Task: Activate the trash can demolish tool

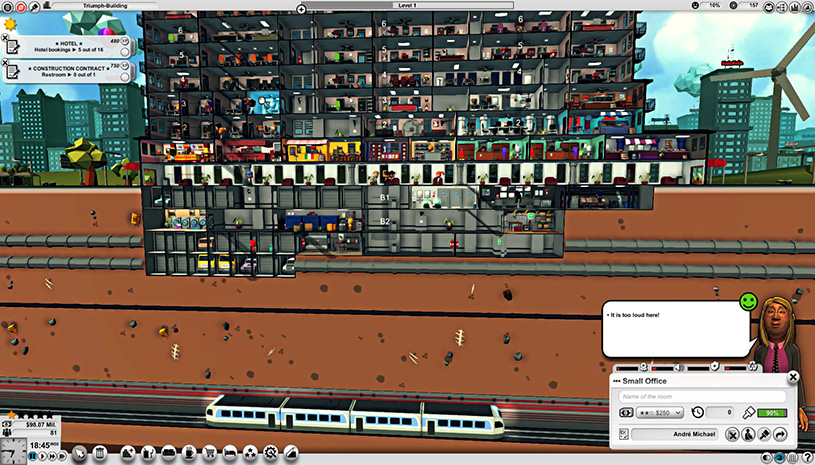Action: pyautogui.click(x=100, y=454)
